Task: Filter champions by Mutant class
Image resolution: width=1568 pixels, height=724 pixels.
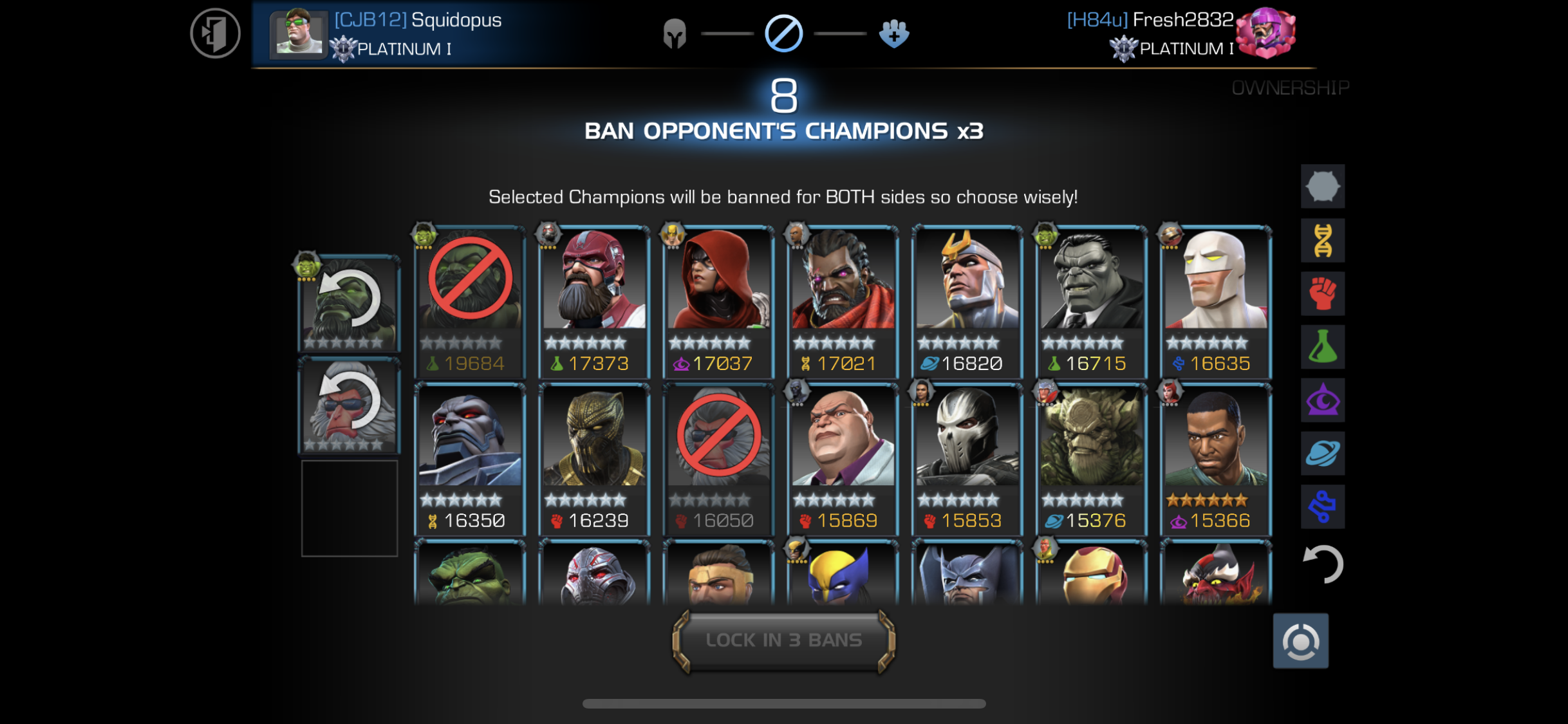Action: pyautogui.click(x=1323, y=240)
